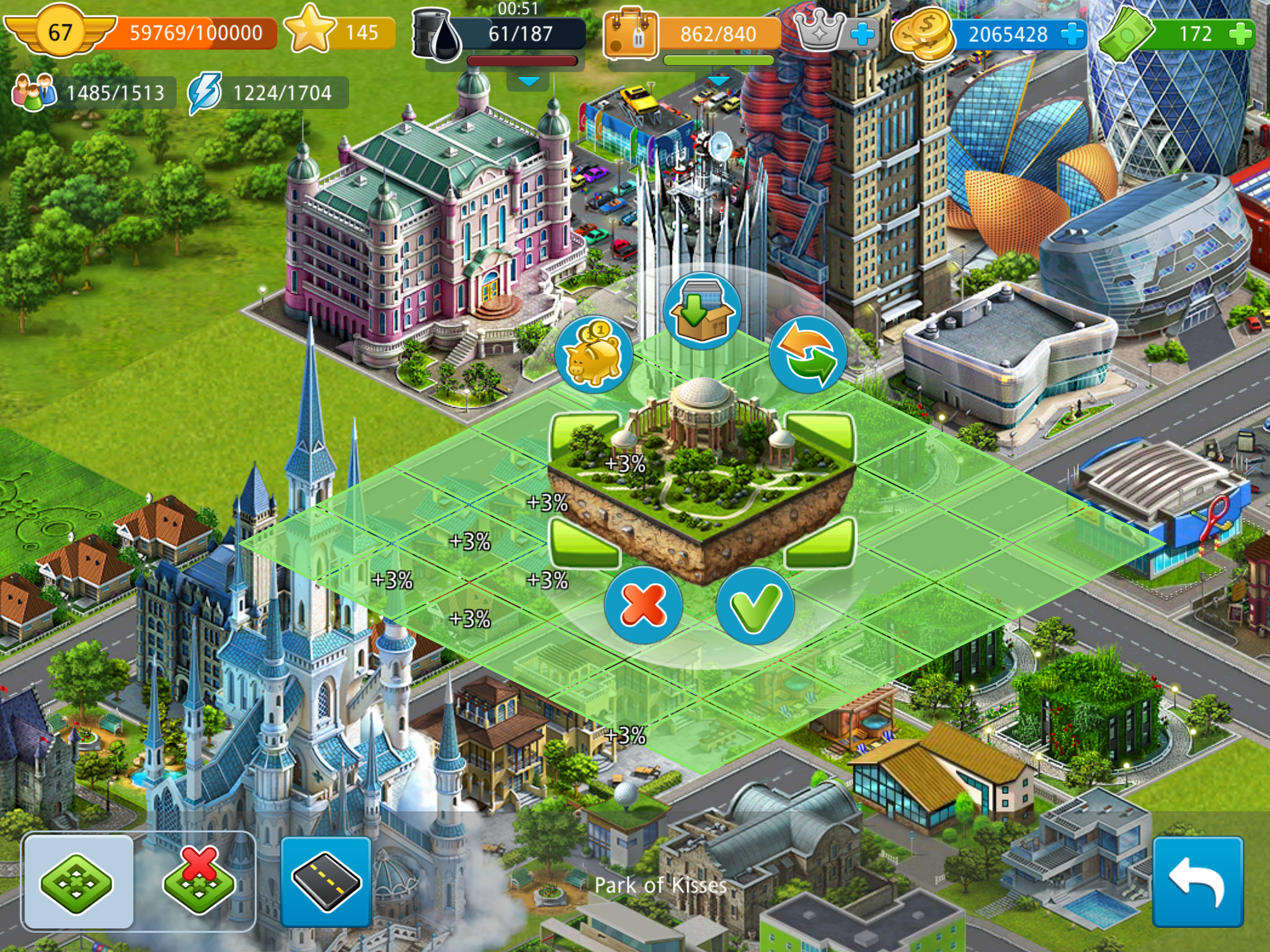Choose the move building tool
Screen dimensions: 1270x952
pos(78,881)
